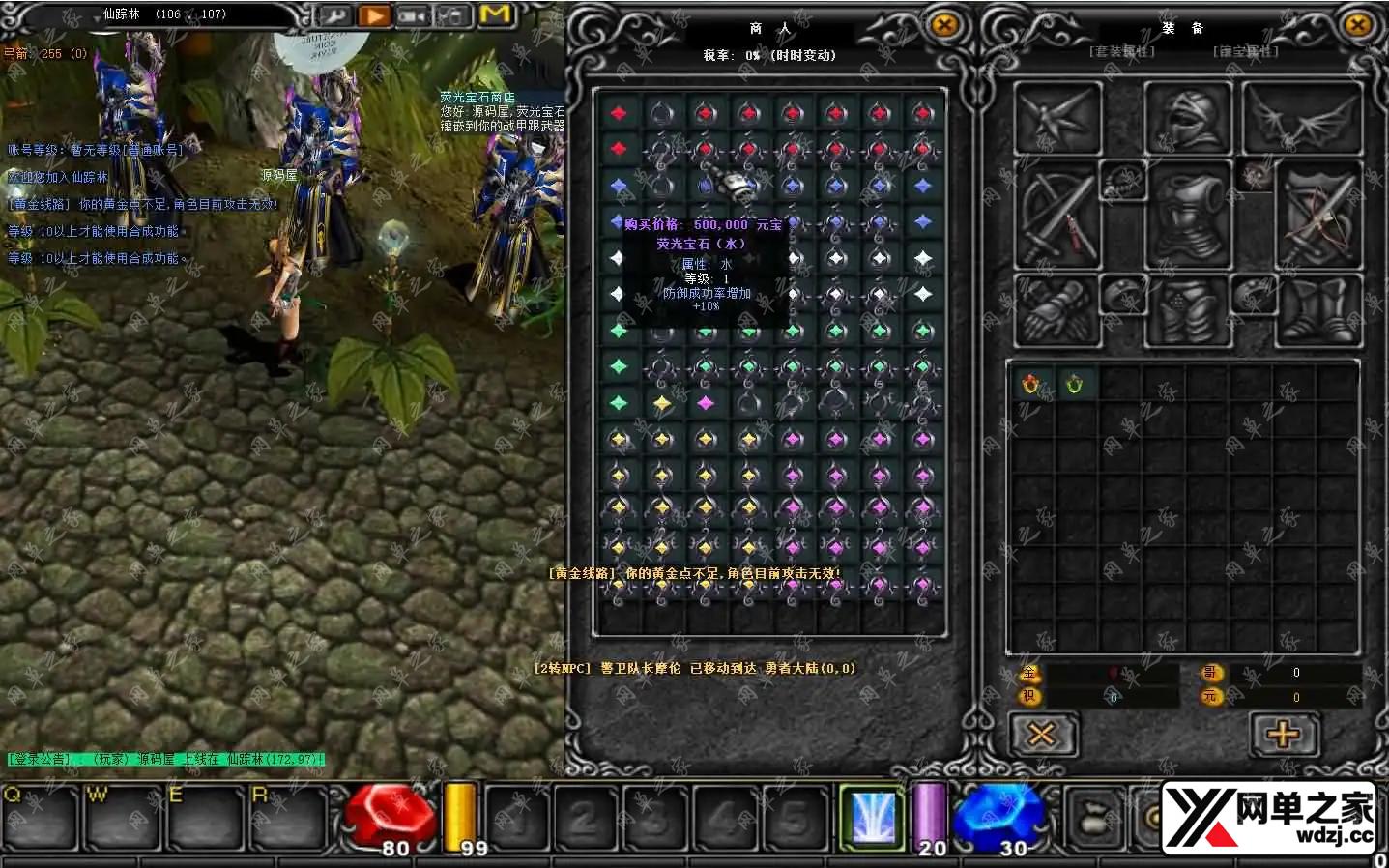Click the plus button below inventory
The height and width of the screenshot is (868, 1389).
point(1283,735)
